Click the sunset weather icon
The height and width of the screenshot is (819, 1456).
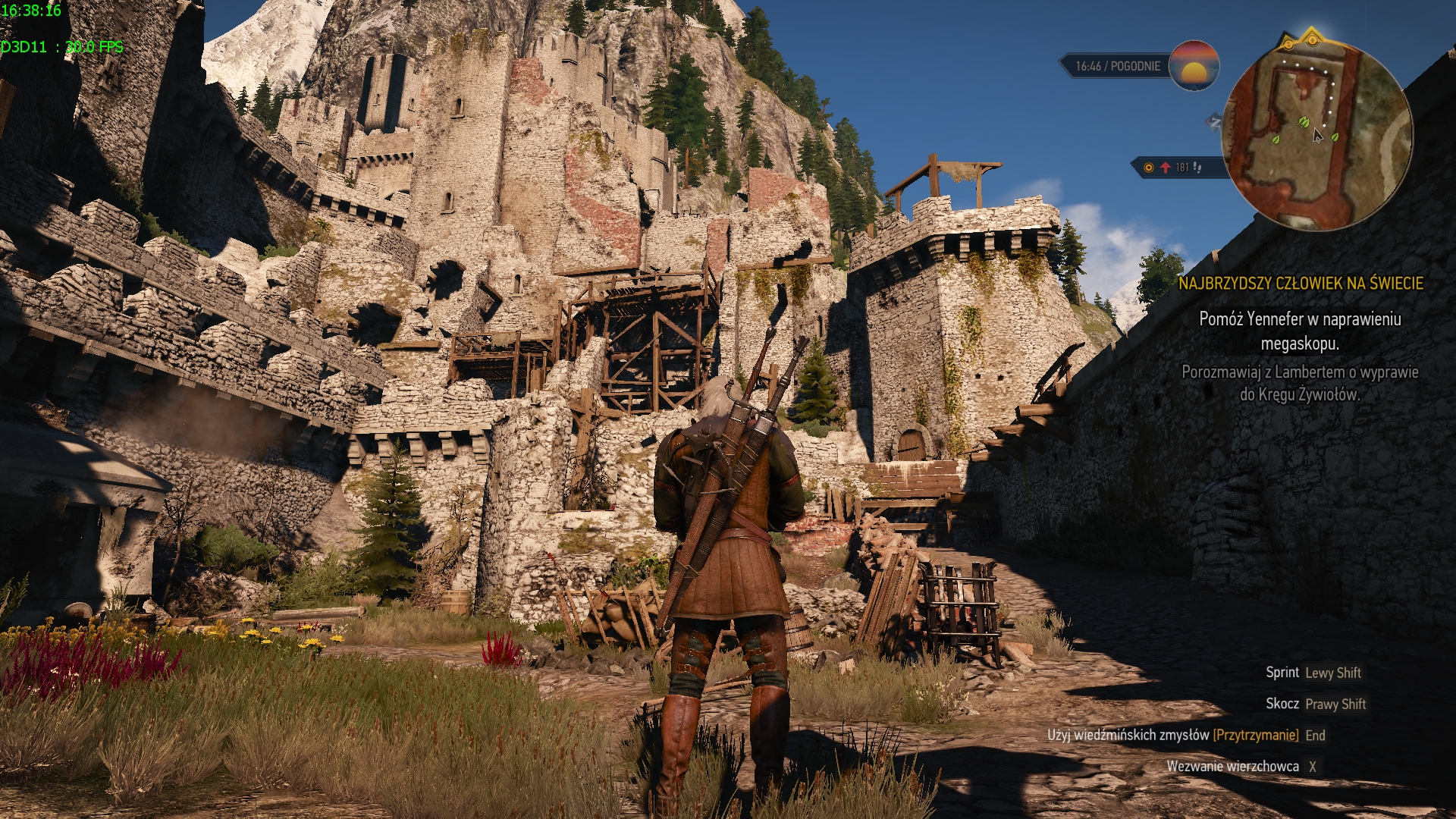tap(1194, 66)
